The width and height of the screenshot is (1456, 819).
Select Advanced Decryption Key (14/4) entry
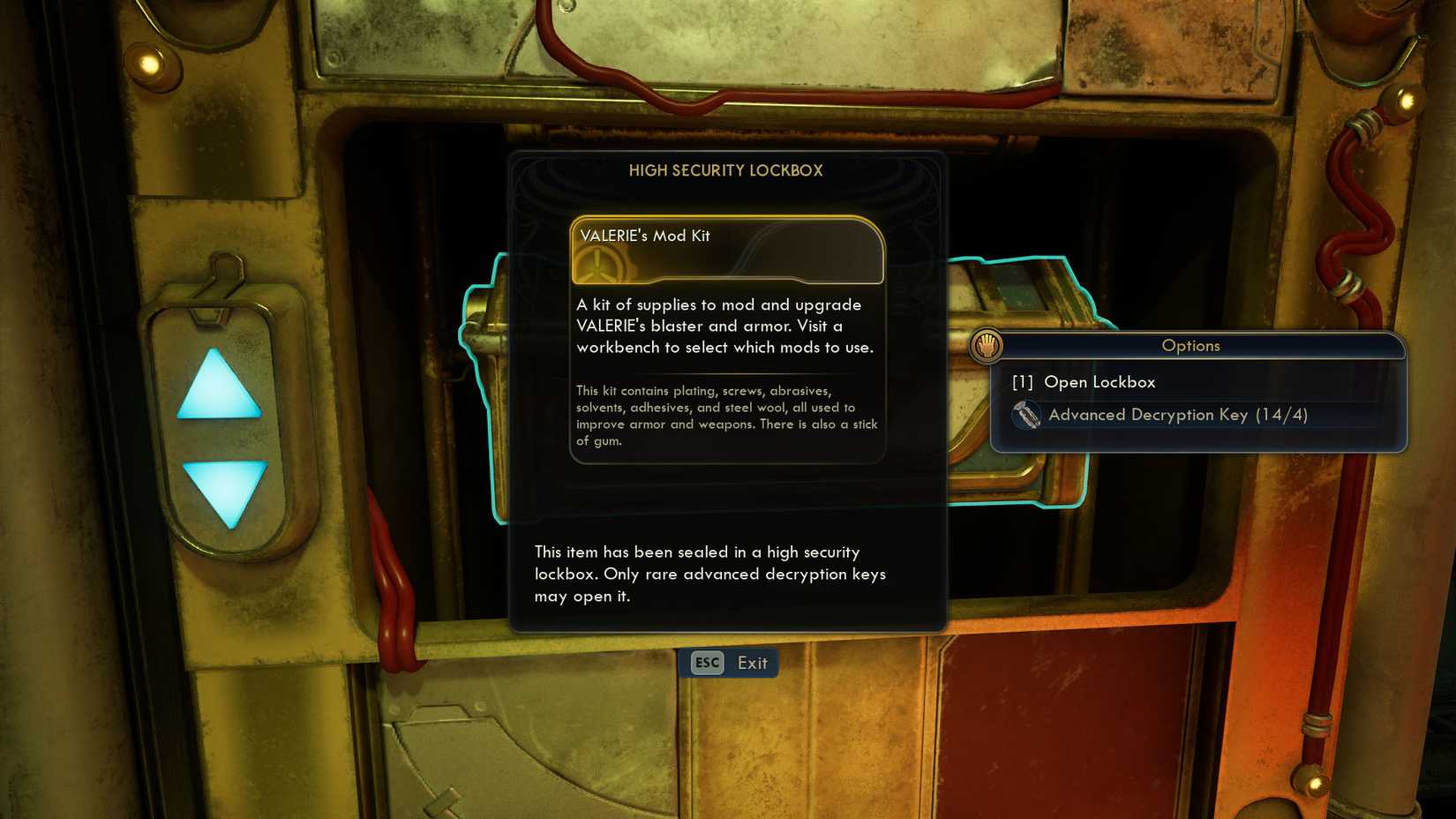coord(1178,415)
